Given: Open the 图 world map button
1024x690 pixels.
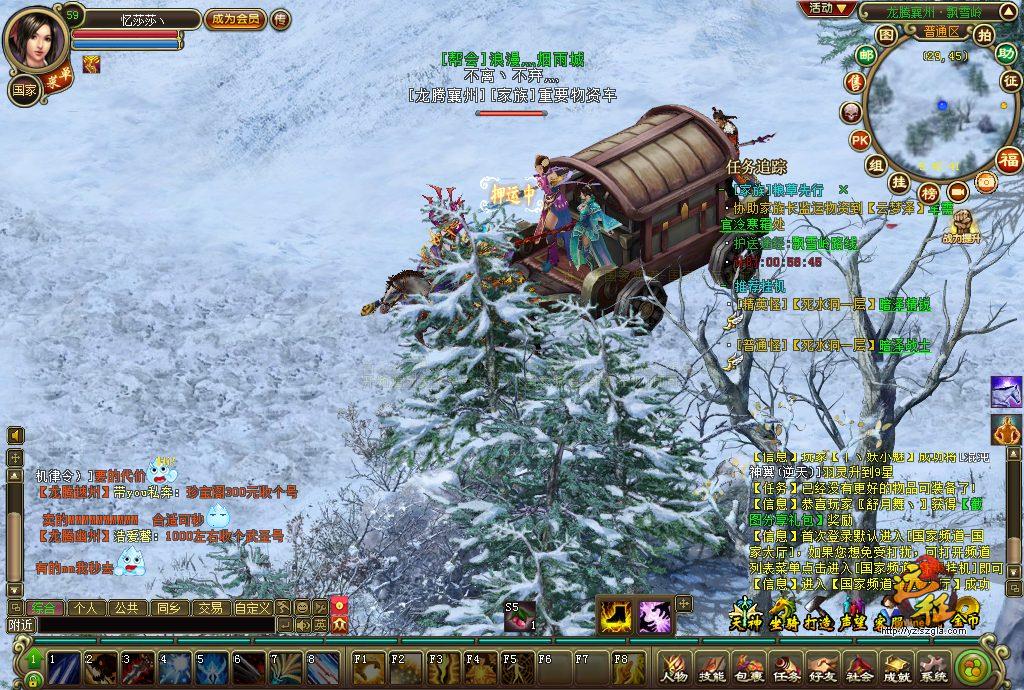Looking at the screenshot, I should (x=886, y=34).
